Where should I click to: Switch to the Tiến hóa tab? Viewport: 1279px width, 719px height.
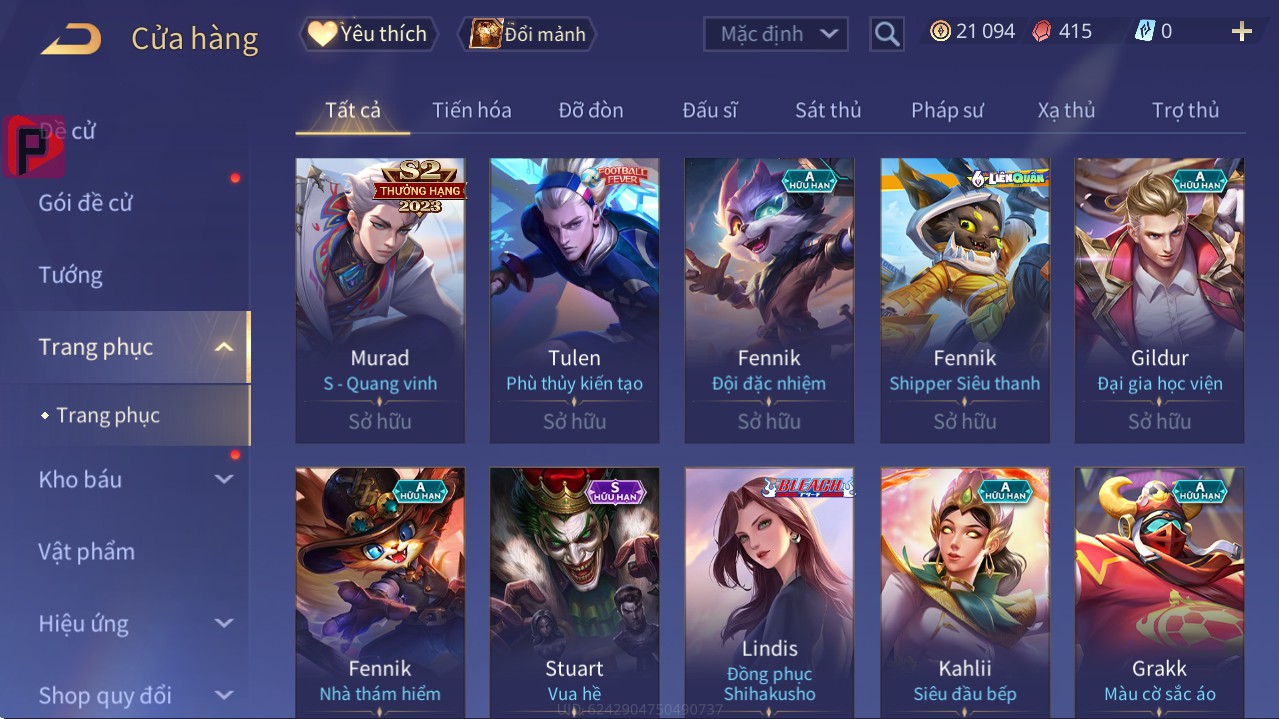471,110
